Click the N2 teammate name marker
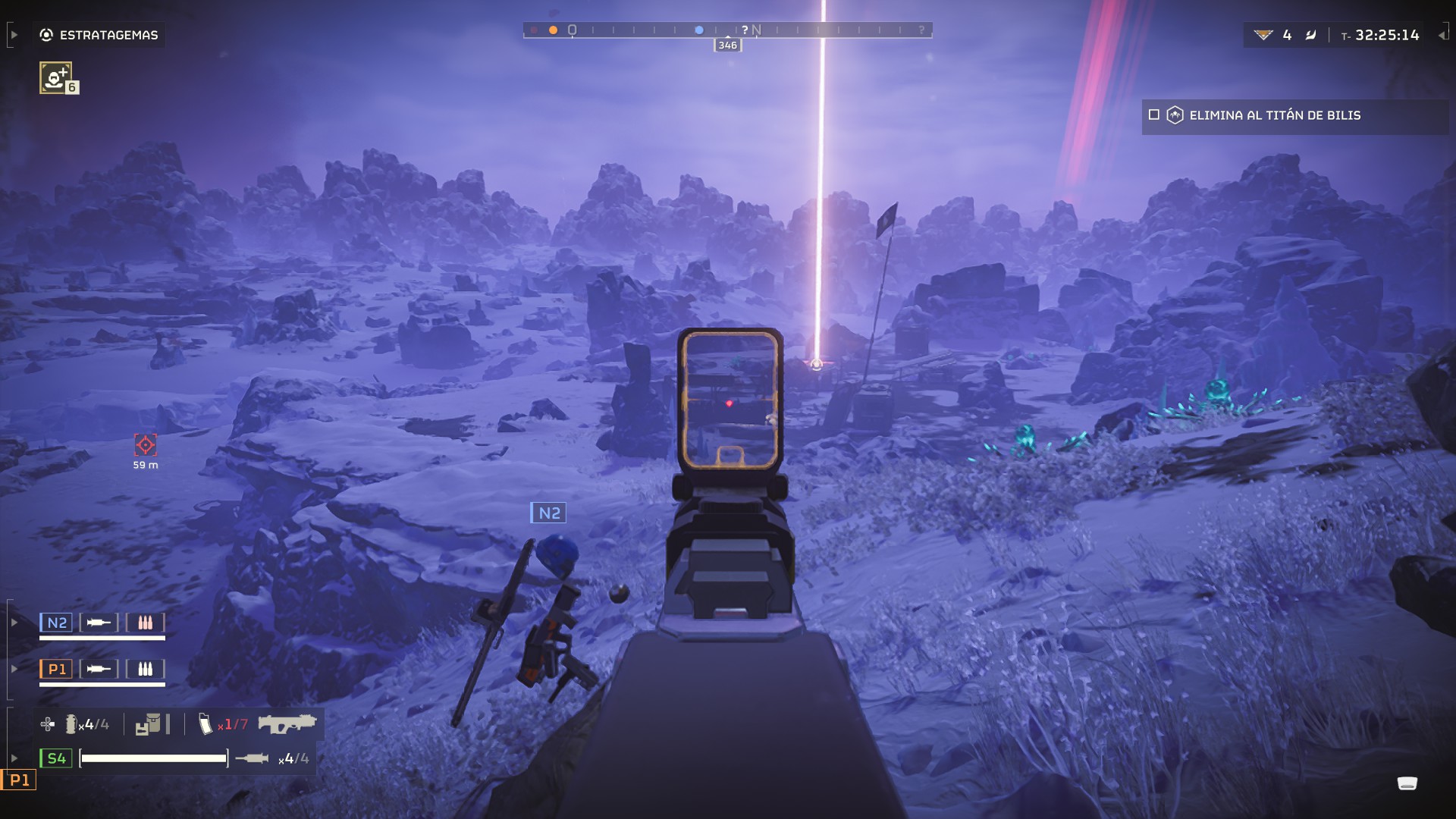 pos(548,513)
